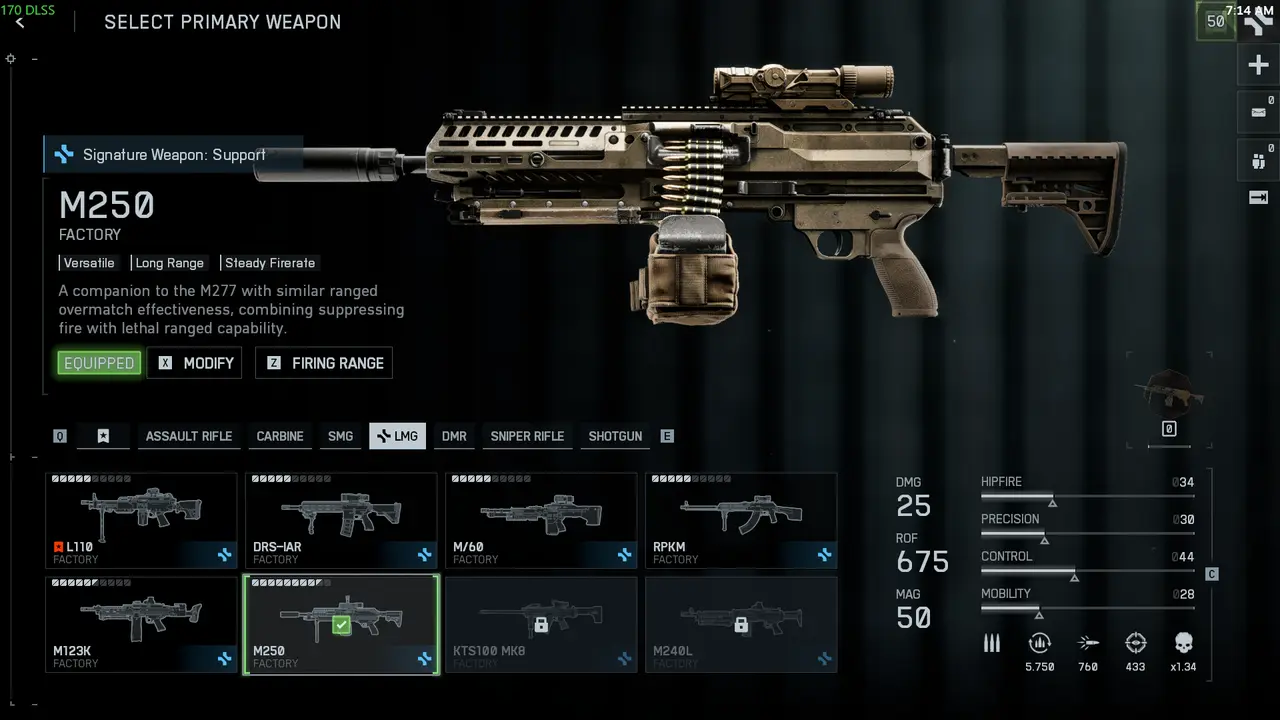The image size is (1280, 720).
Task: Select the equipped M250 tile
Action: (341, 624)
